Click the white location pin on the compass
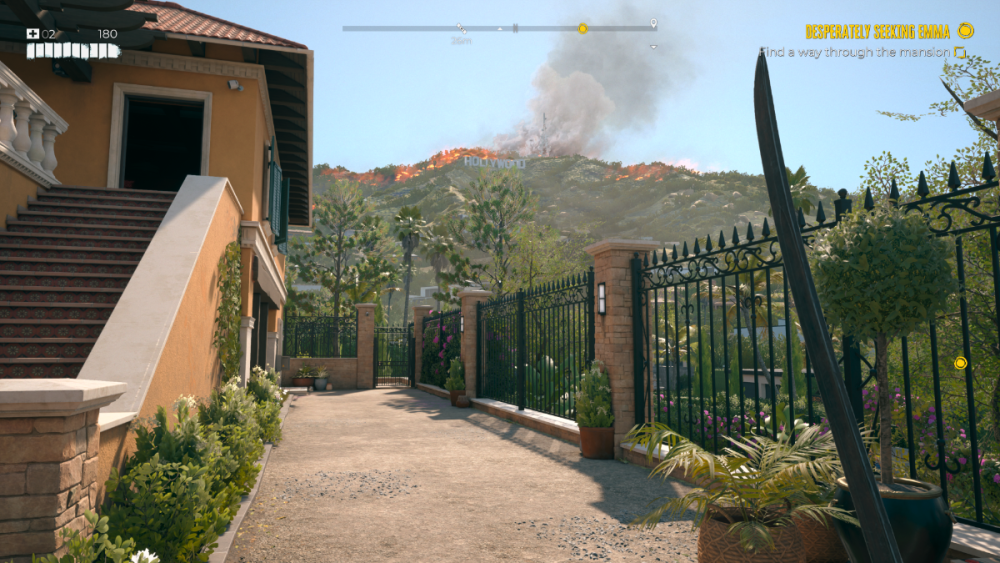The width and height of the screenshot is (1000, 563). tap(653, 23)
